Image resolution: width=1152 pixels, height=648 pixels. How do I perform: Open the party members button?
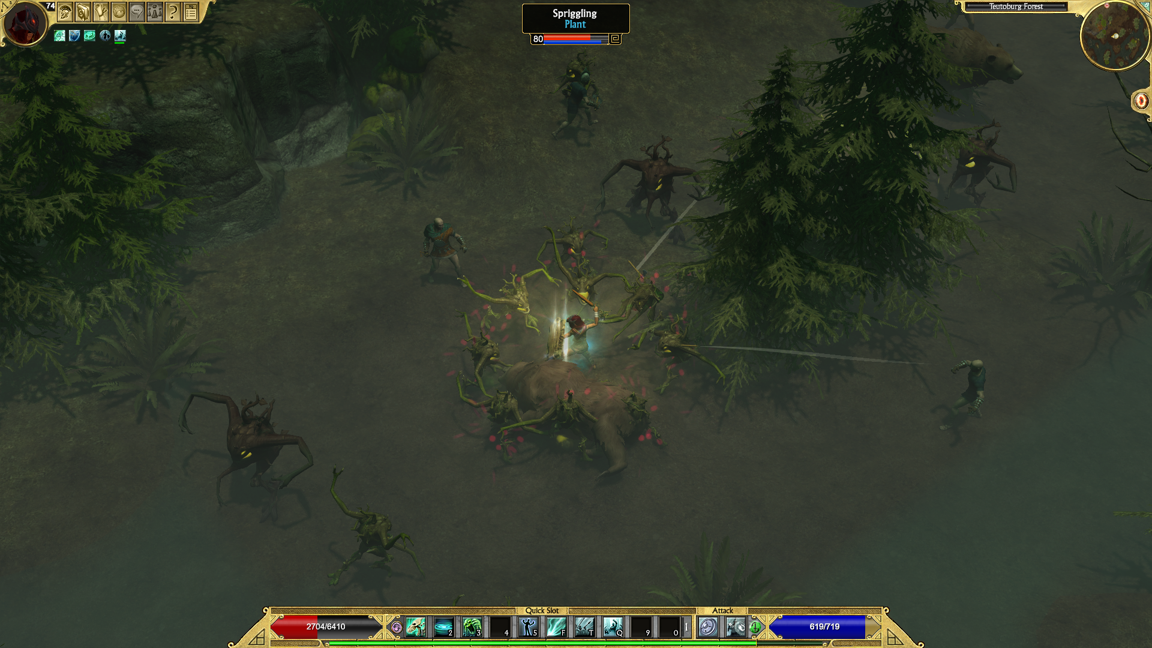click(x=155, y=12)
